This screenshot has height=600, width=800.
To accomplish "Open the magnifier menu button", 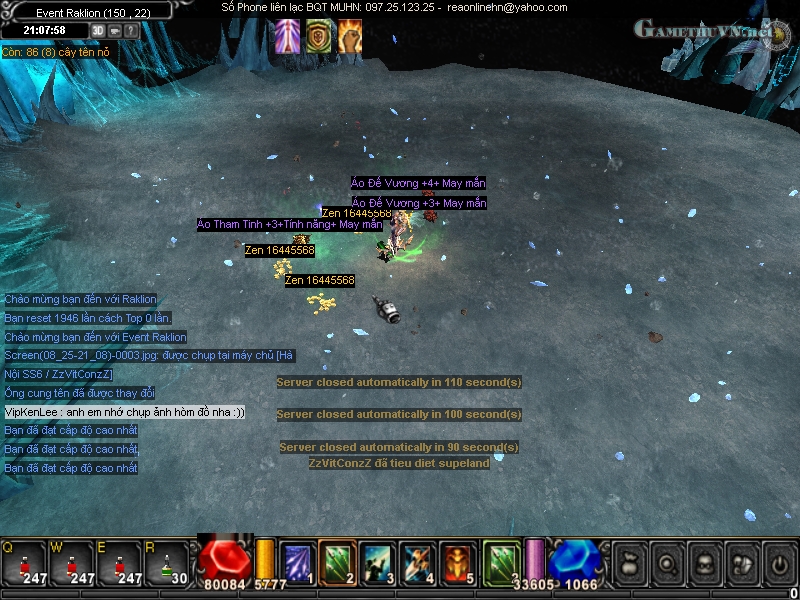I will pyautogui.click(x=669, y=565).
